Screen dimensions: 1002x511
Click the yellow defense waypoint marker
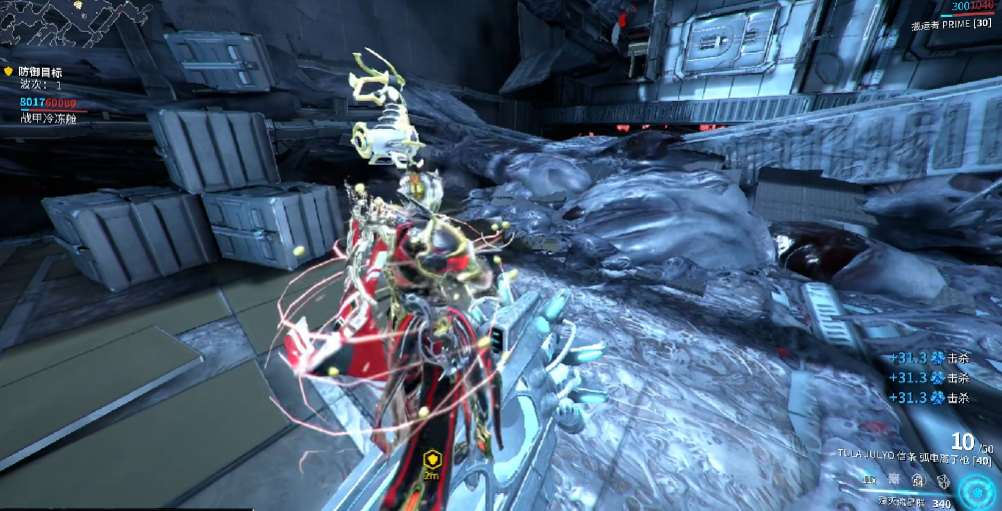(432, 461)
